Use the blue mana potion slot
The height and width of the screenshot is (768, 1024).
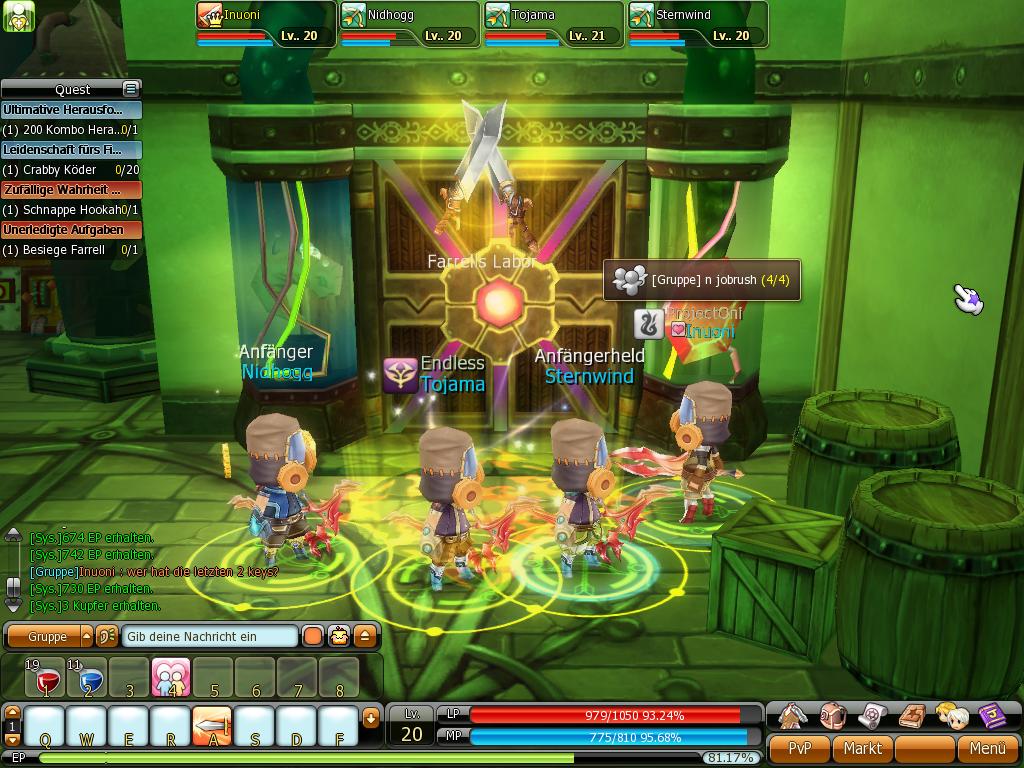[88, 679]
